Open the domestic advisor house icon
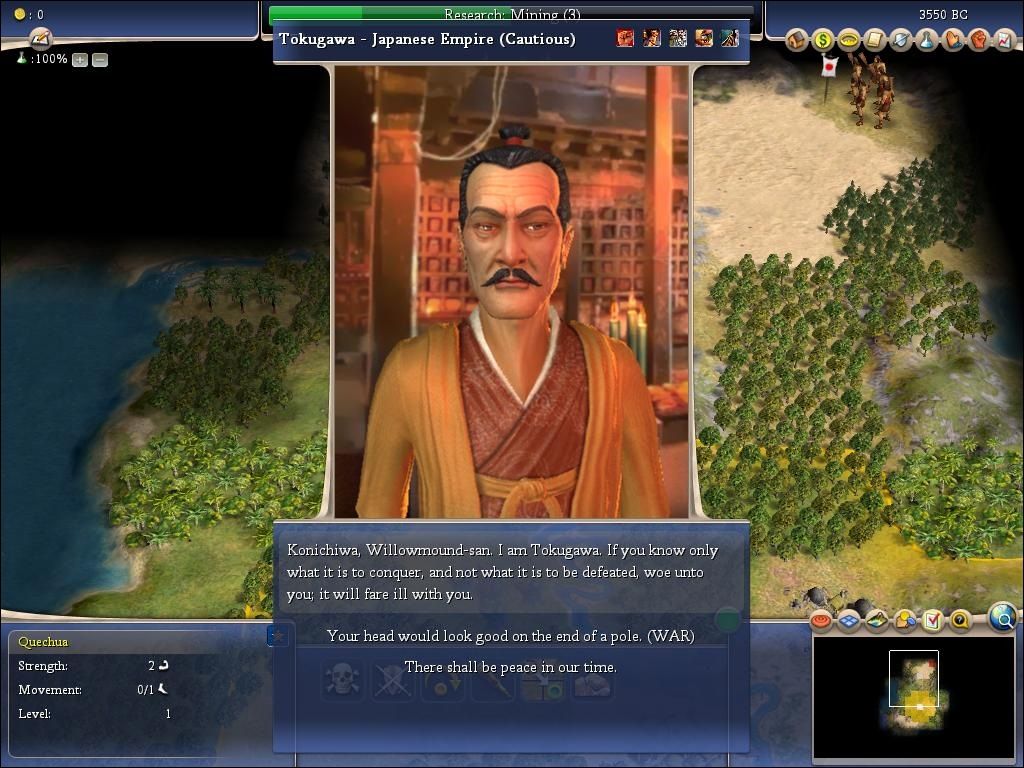Viewport: 1024px width, 768px height. (x=797, y=40)
